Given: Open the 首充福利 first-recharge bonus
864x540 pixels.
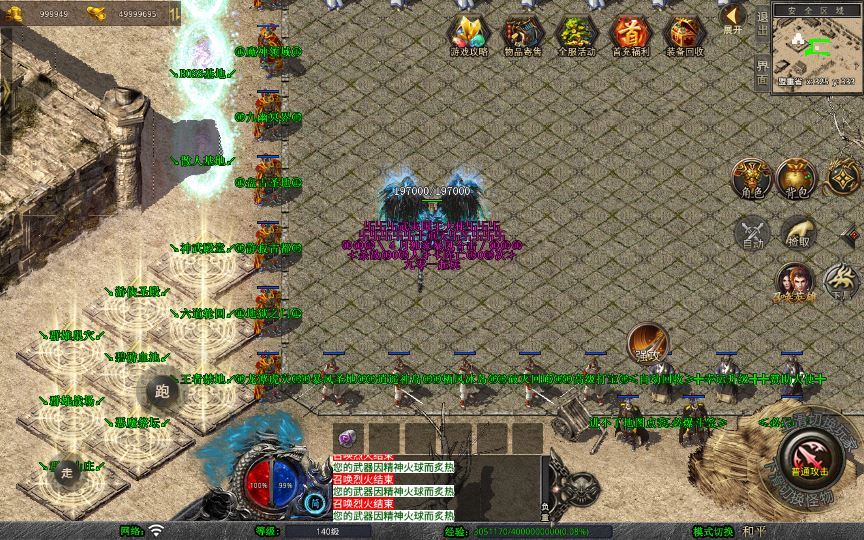Looking at the screenshot, I should coord(629,36).
